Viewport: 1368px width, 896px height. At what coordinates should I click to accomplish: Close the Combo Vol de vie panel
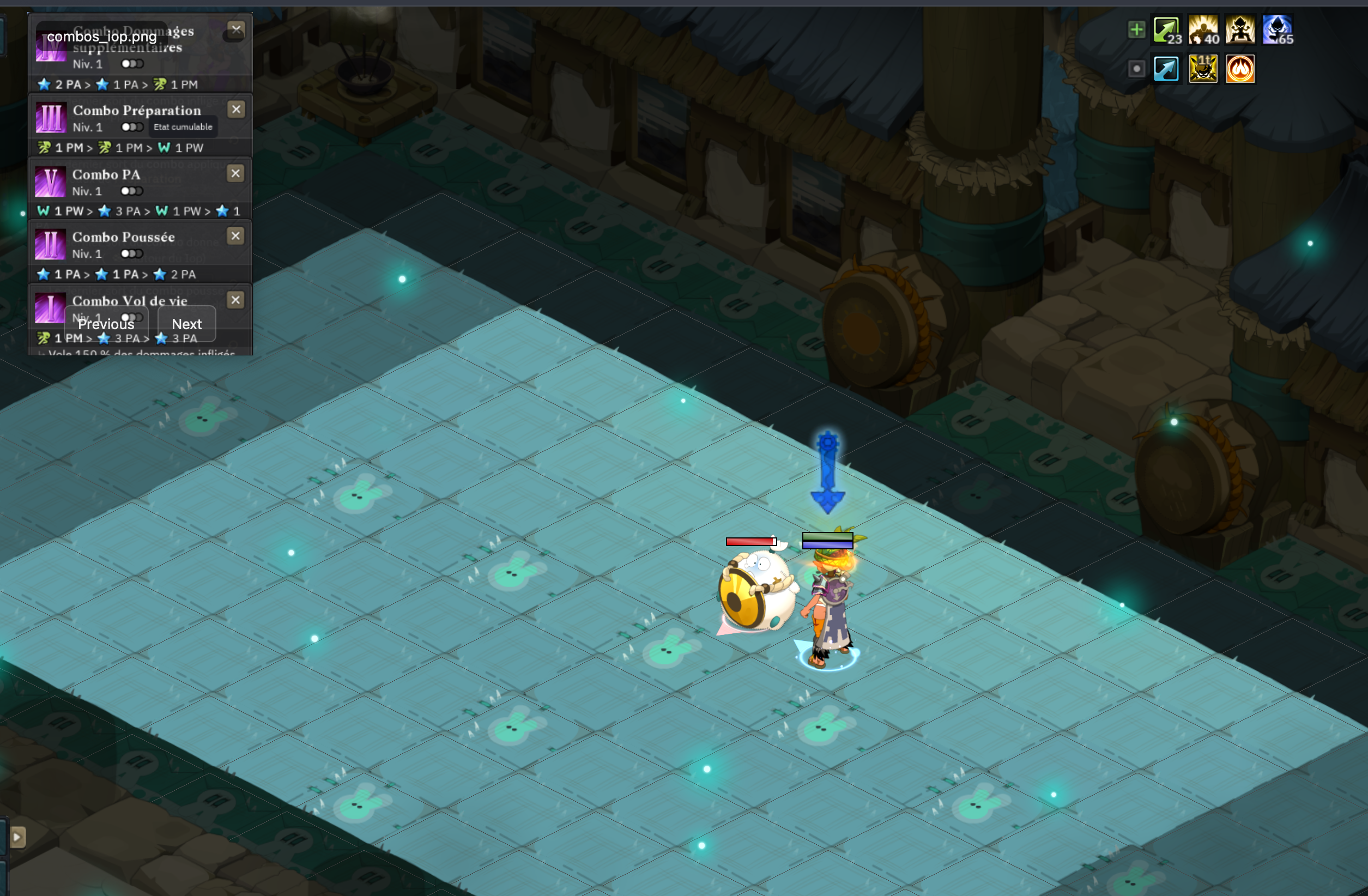235,300
